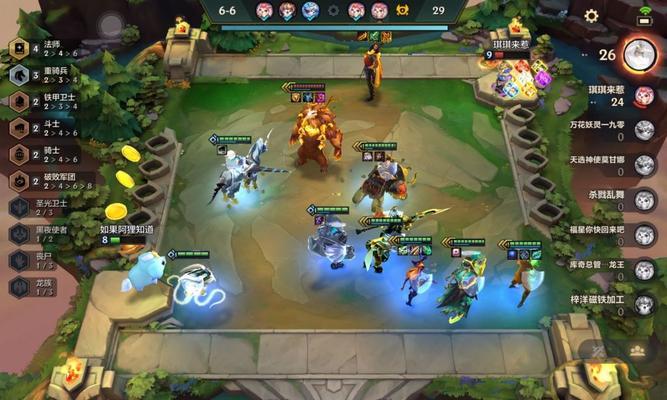Scout player 天选神使莫甘娜's board
667x400 pixels.
pyautogui.click(x=644, y=165)
